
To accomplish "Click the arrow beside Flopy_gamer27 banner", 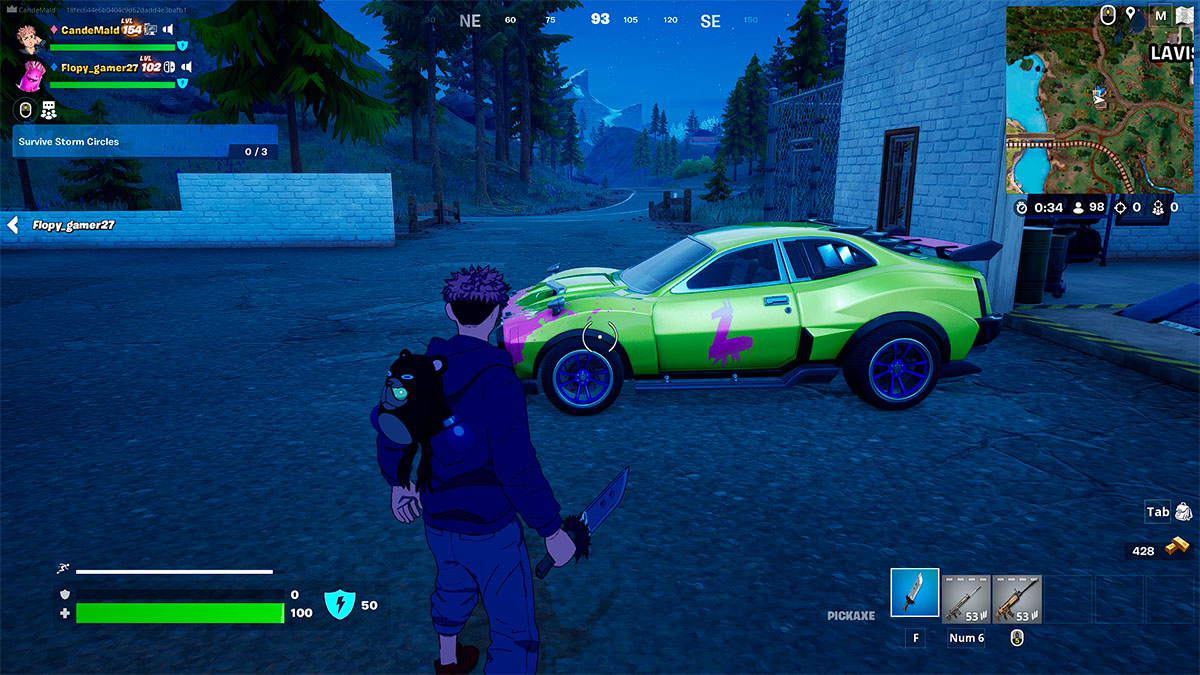I will pyautogui.click(x=13, y=225).
